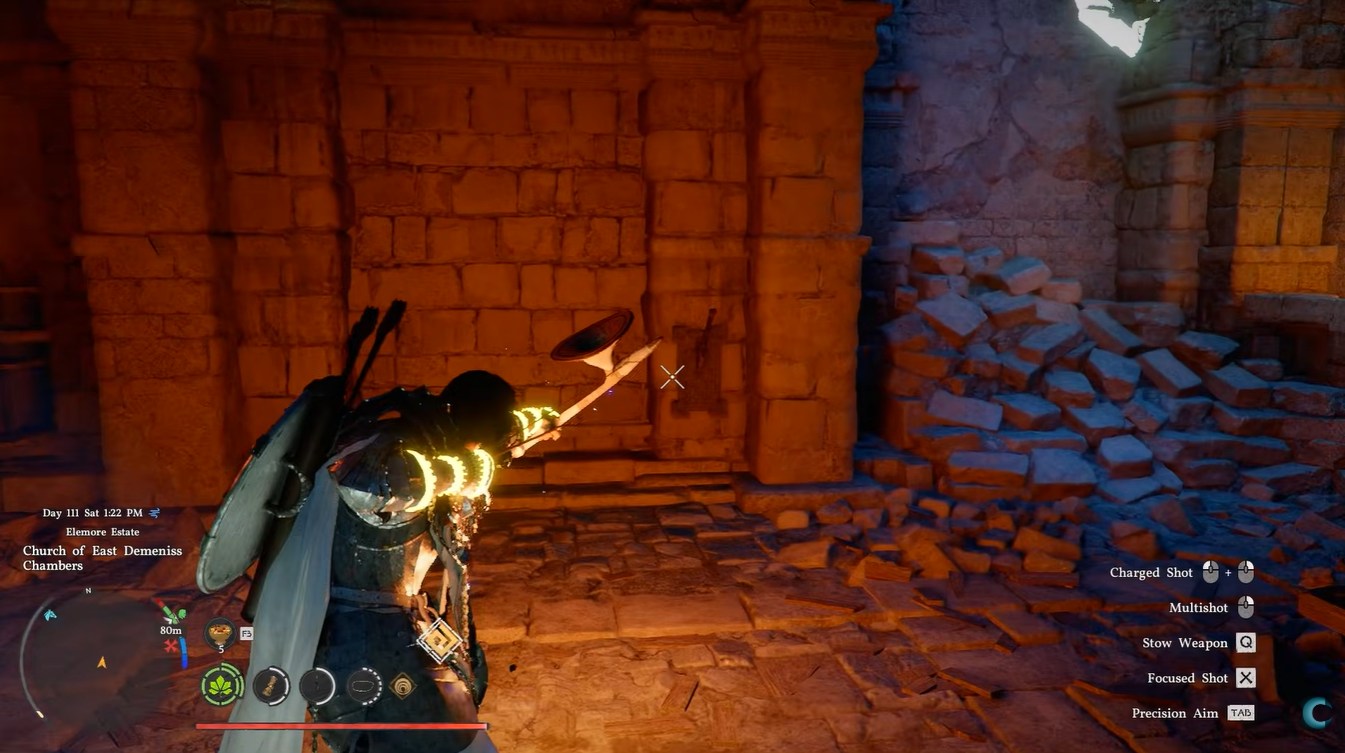Select the food bowl consumable slot
The width and height of the screenshot is (1345, 753).
tap(219, 632)
